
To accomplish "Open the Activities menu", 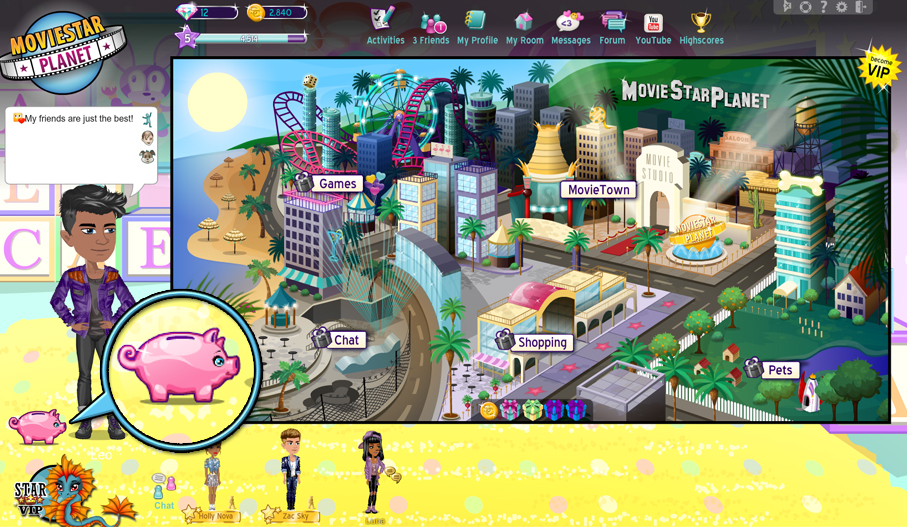I will tap(385, 27).
